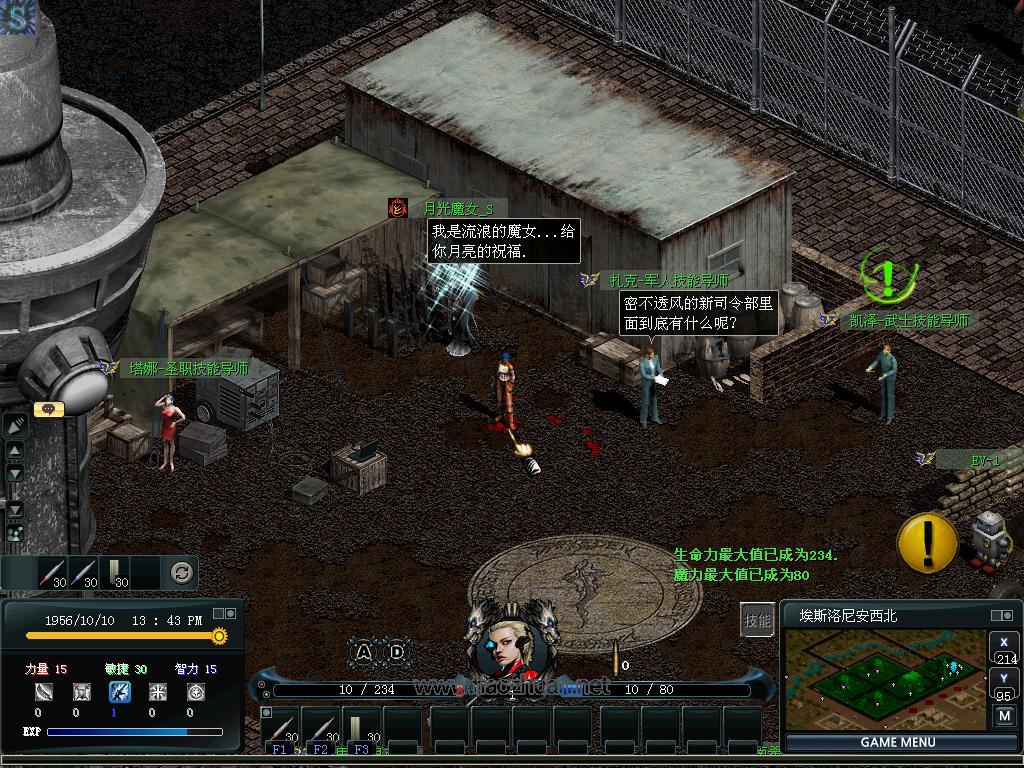Select the F3 hotbar item slot

[x=362, y=726]
